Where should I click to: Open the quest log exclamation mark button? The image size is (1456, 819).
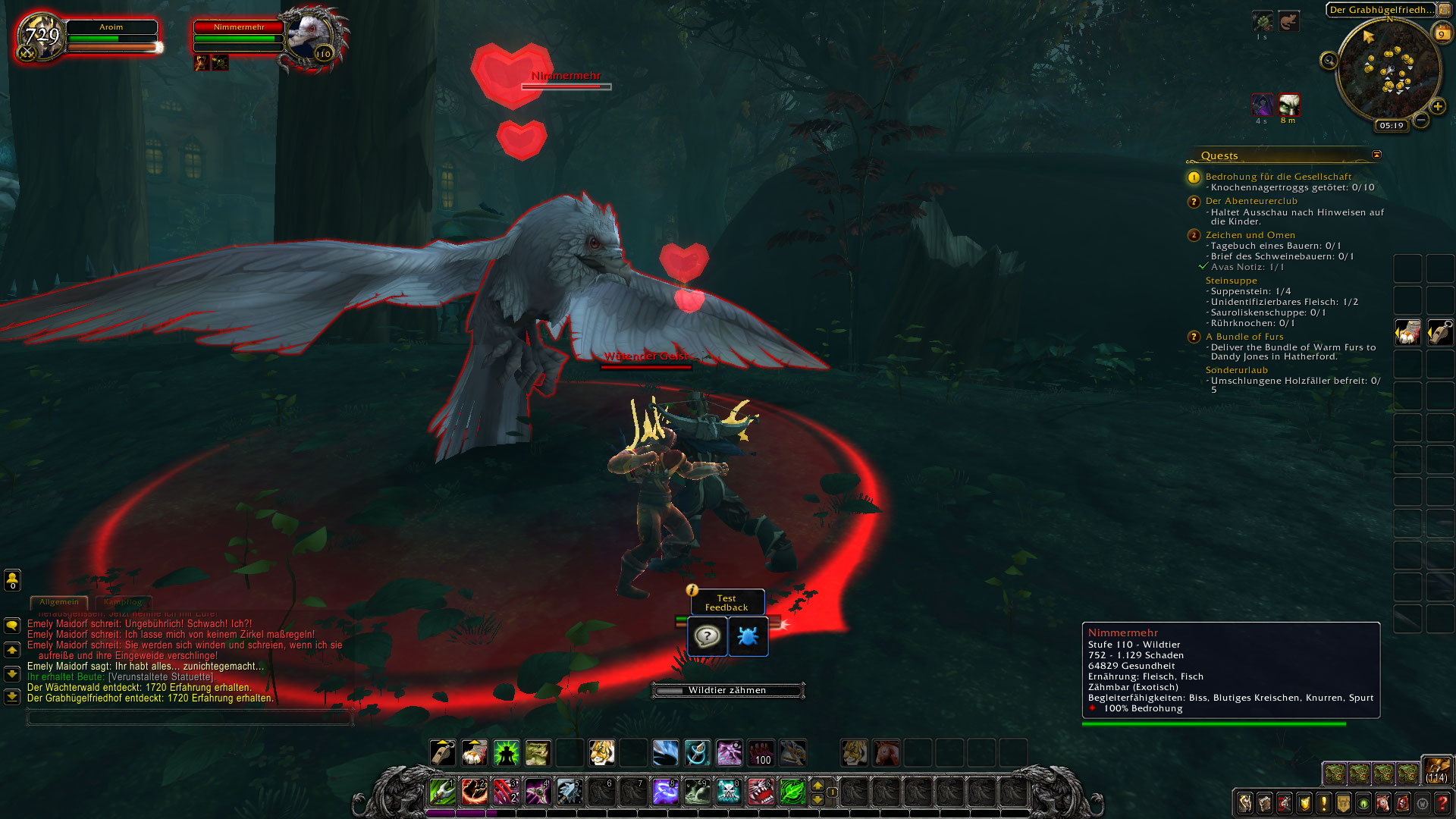click(1323, 803)
